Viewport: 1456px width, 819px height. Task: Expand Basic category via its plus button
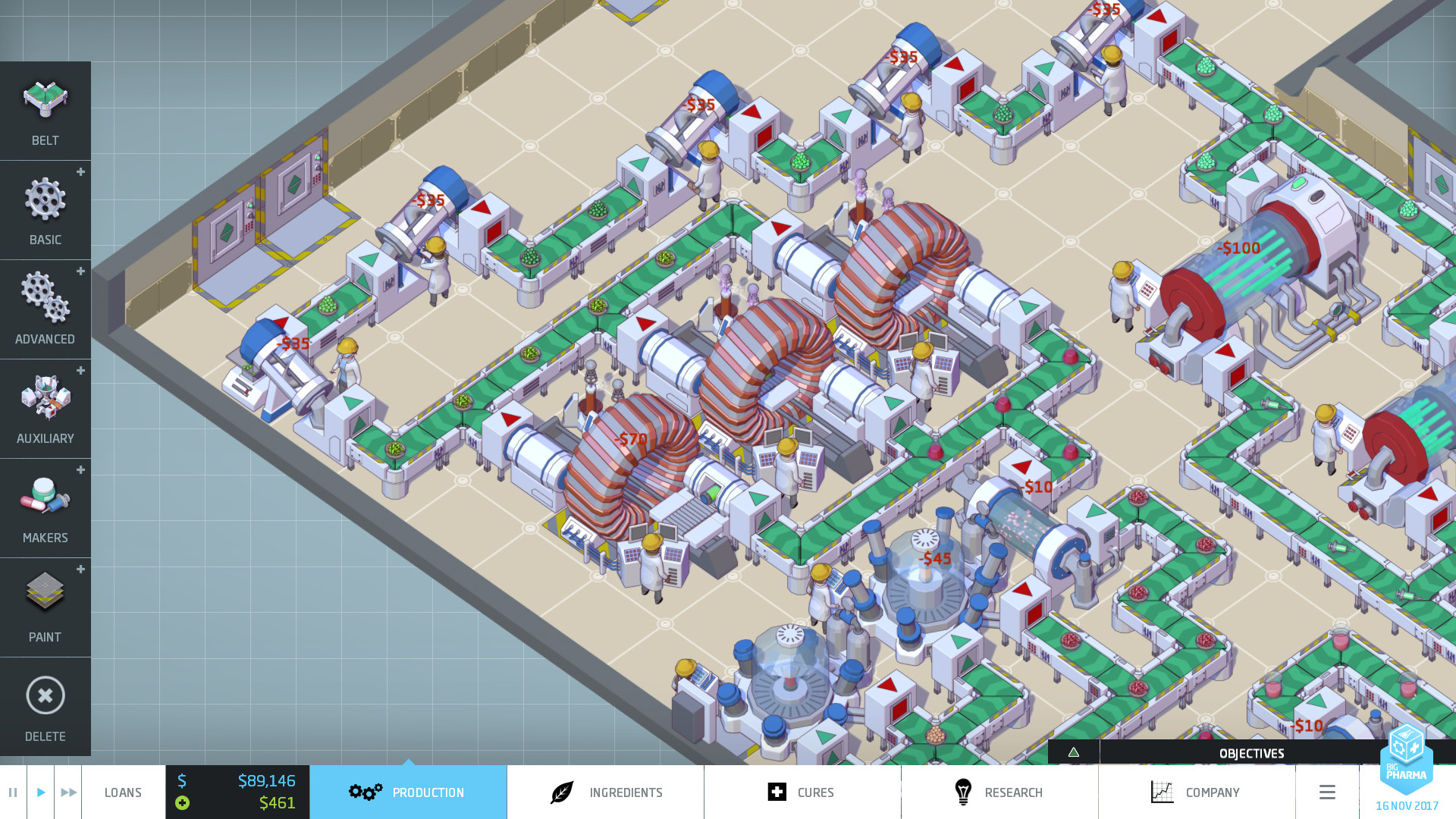80,173
